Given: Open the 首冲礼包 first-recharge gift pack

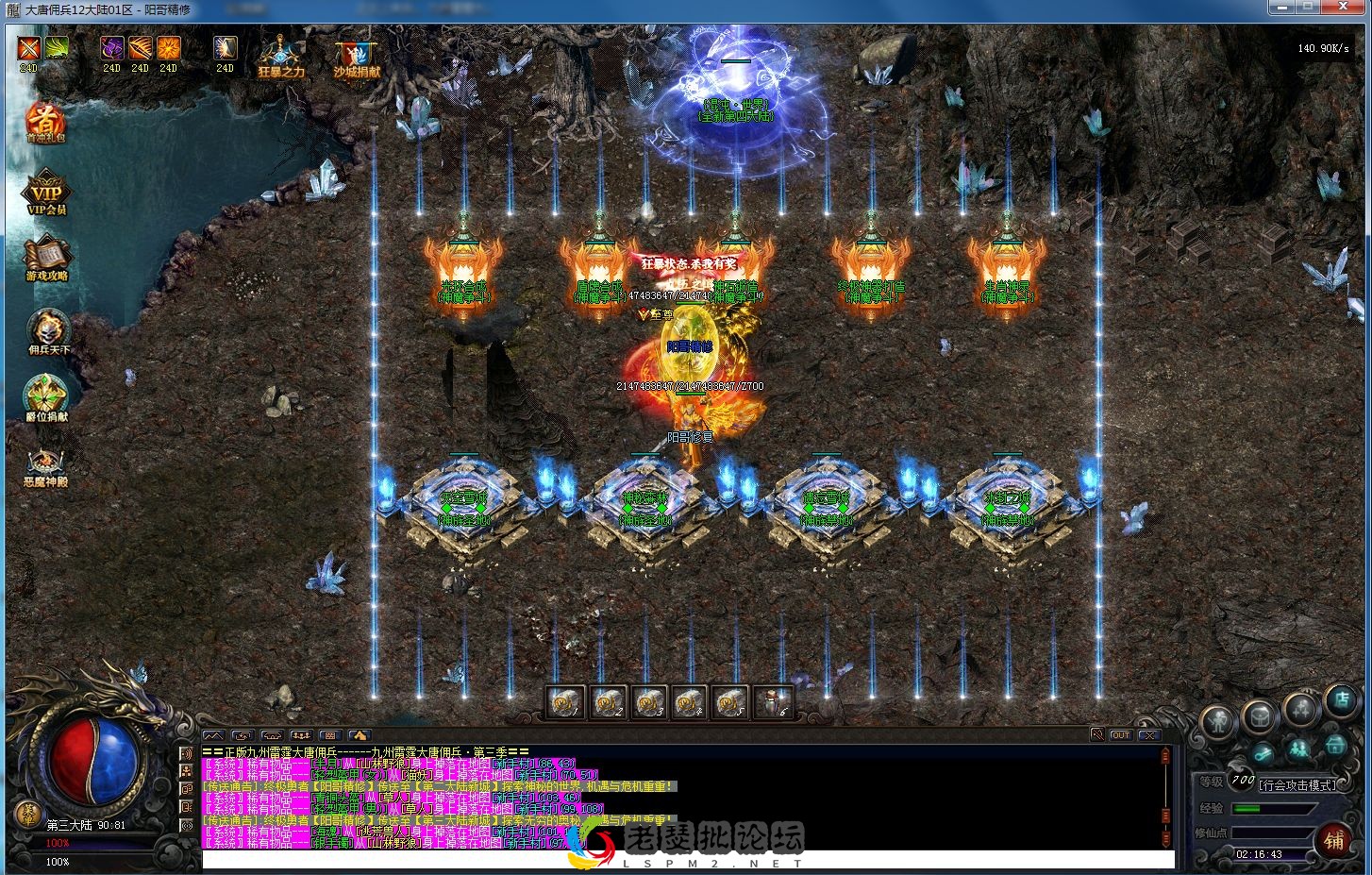Looking at the screenshot, I should click(x=45, y=122).
